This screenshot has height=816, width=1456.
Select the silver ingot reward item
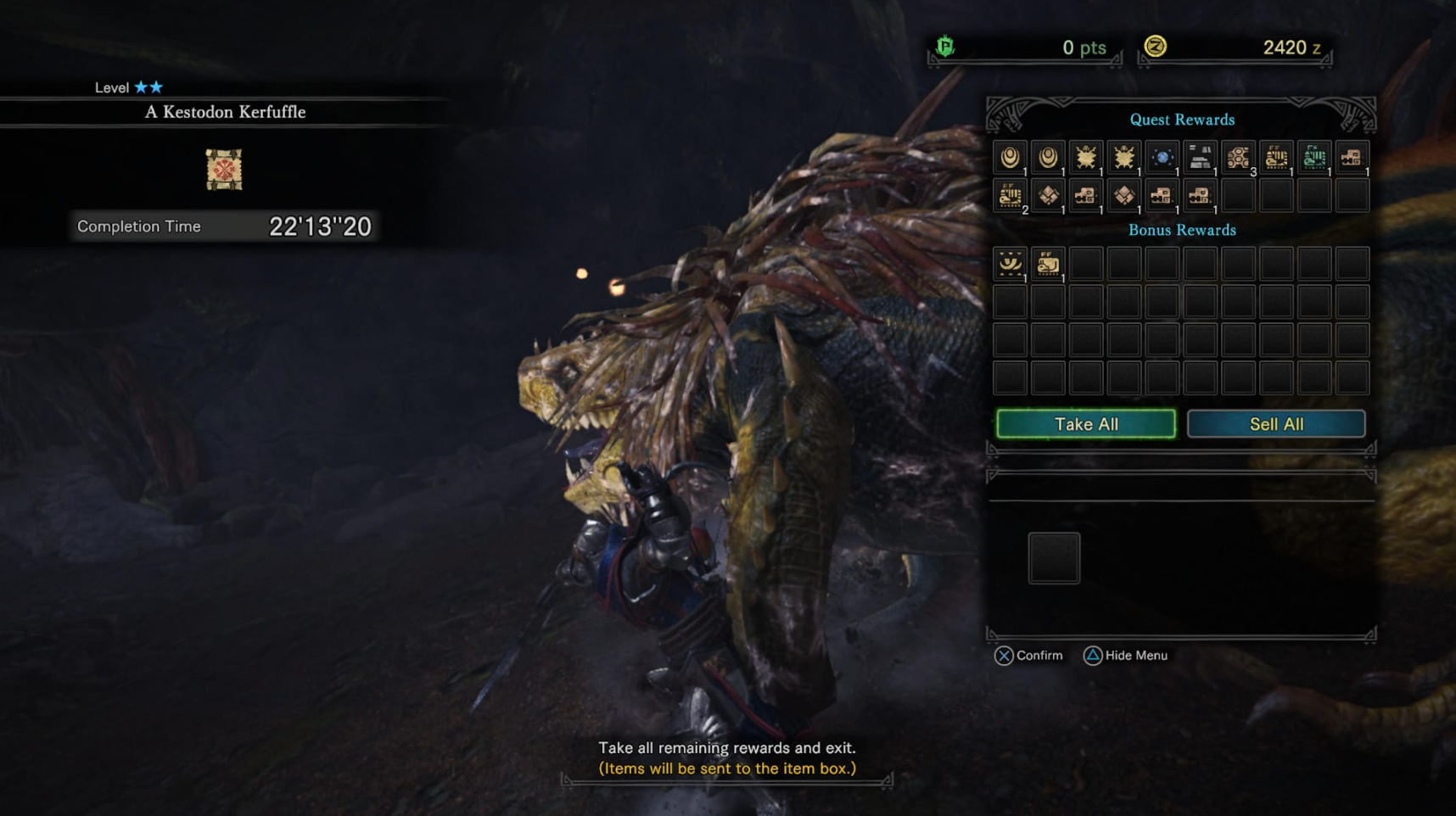click(1200, 158)
